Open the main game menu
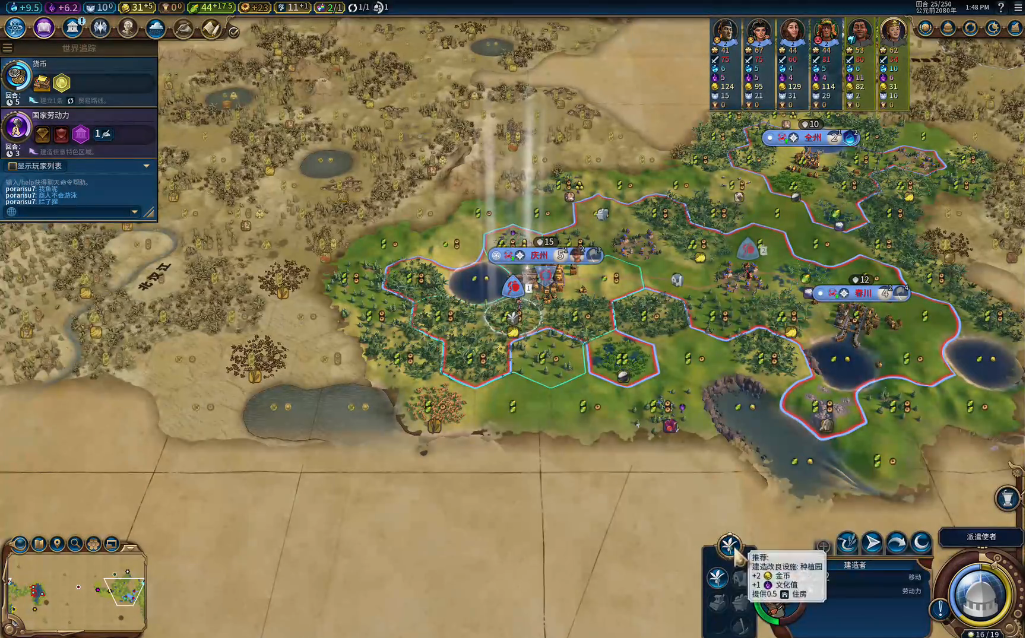 (1016, 7)
